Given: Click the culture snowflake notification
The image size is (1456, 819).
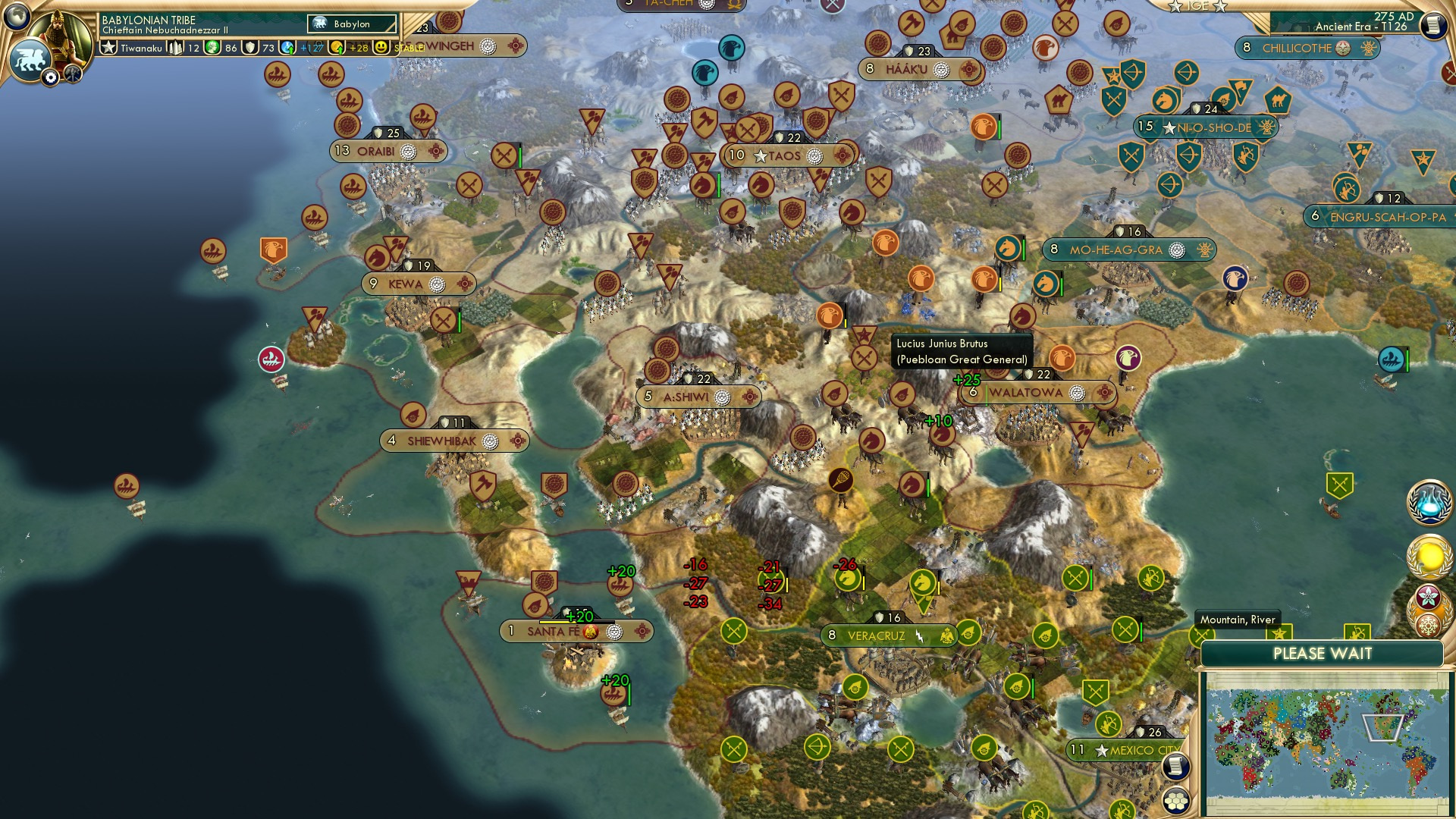Looking at the screenshot, I should [x=1429, y=626].
